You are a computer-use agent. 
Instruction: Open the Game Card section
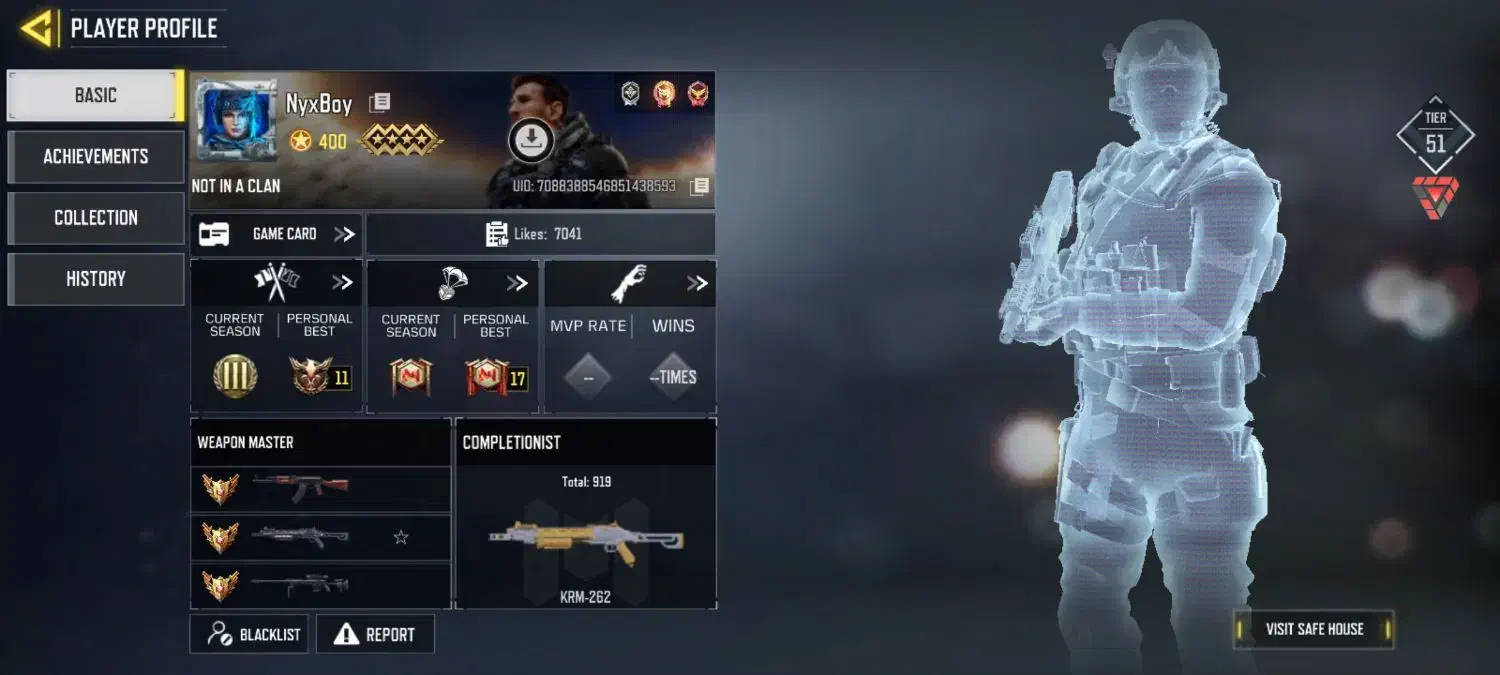click(x=276, y=234)
